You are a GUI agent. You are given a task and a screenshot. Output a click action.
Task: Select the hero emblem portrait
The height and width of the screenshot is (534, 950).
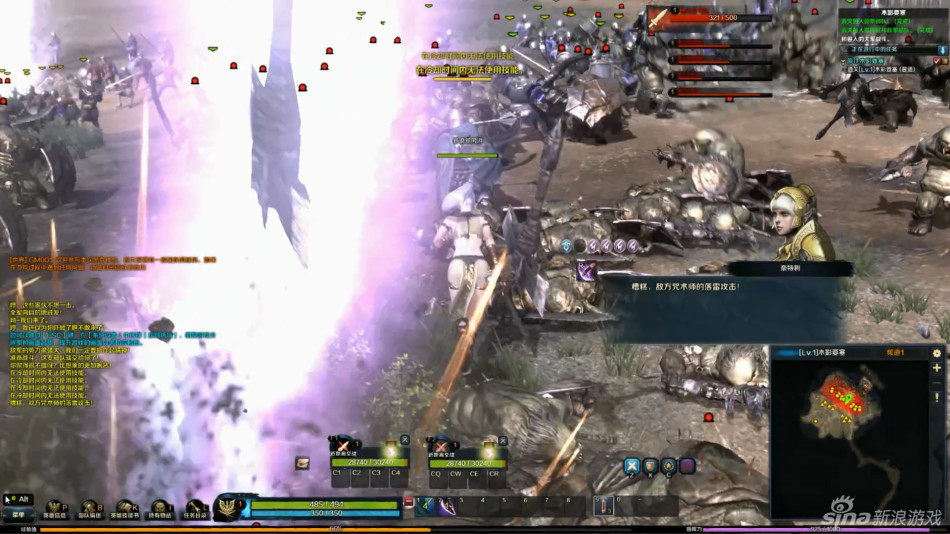tap(231, 507)
